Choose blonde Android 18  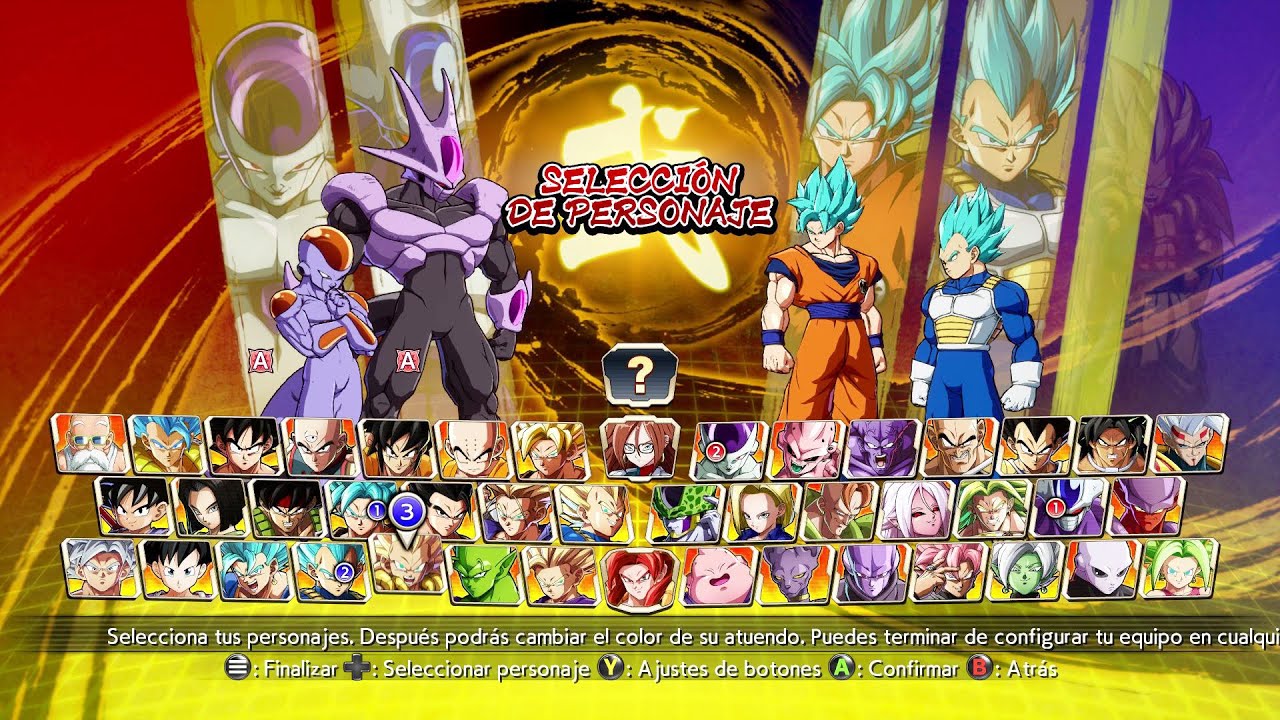coord(763,512)
